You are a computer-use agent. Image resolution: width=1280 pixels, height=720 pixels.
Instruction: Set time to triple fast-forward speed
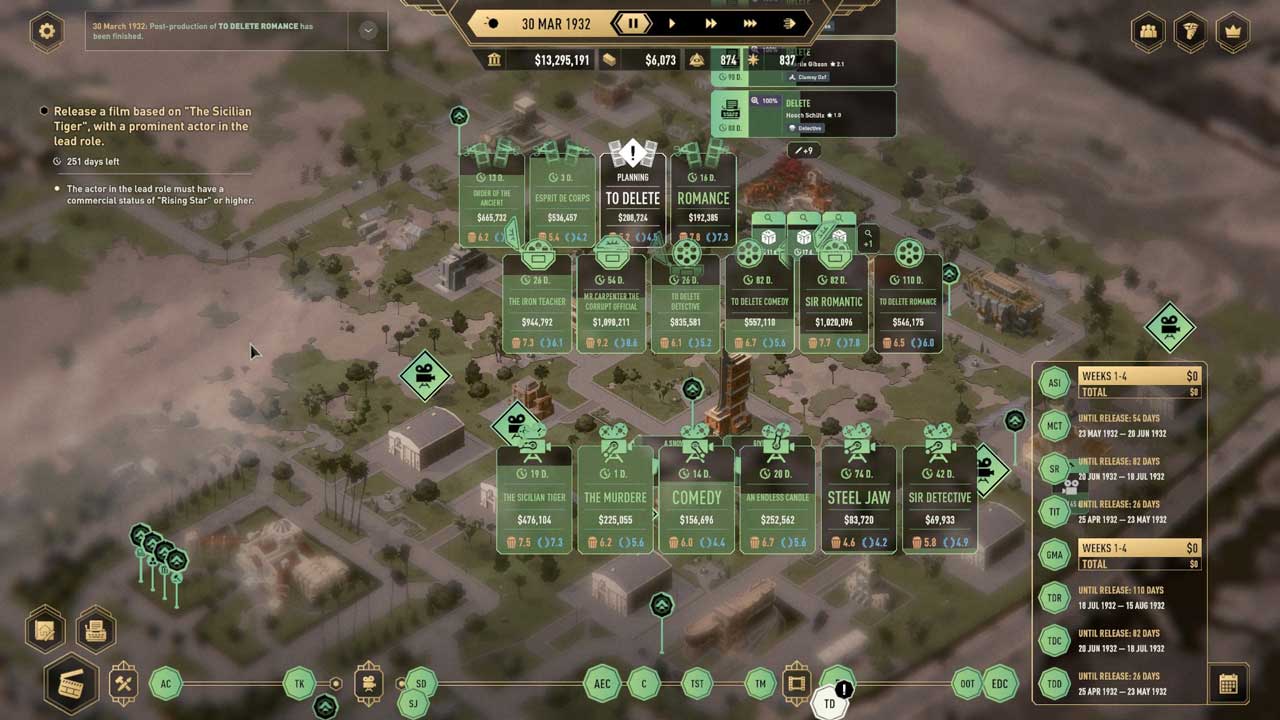click(750, 23)
